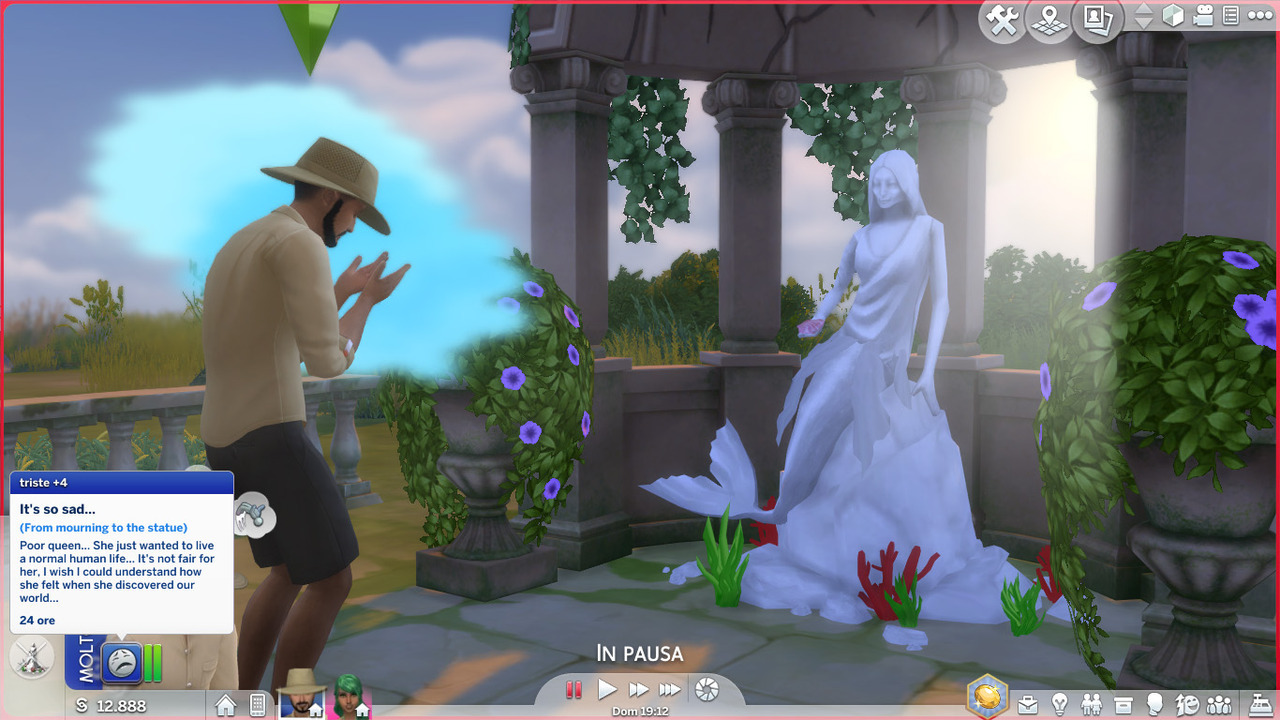Open the relationships panel with two Sims
Image resolution: width=1280 pixels, height=720 pixels.
tap(1091, 705)
